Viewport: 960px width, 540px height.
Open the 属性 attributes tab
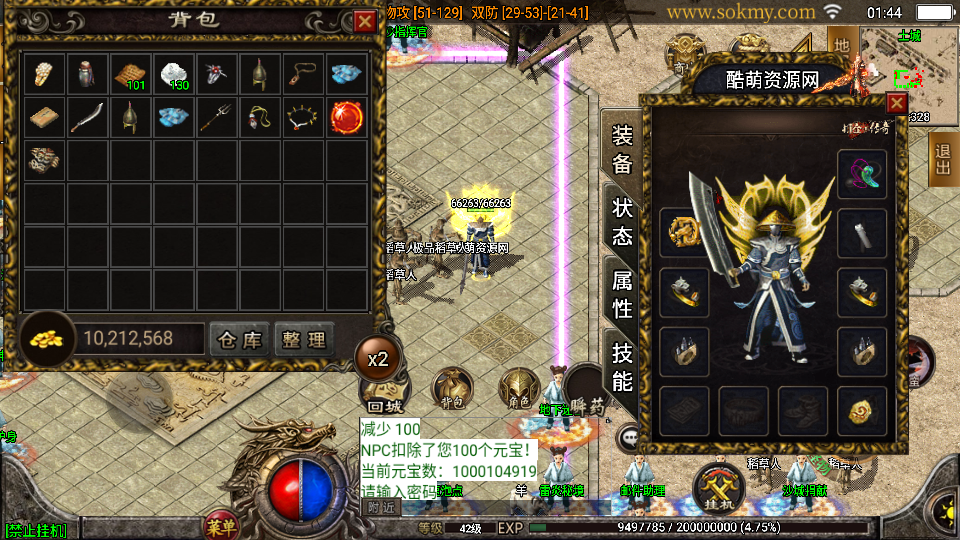click(622, 294)
